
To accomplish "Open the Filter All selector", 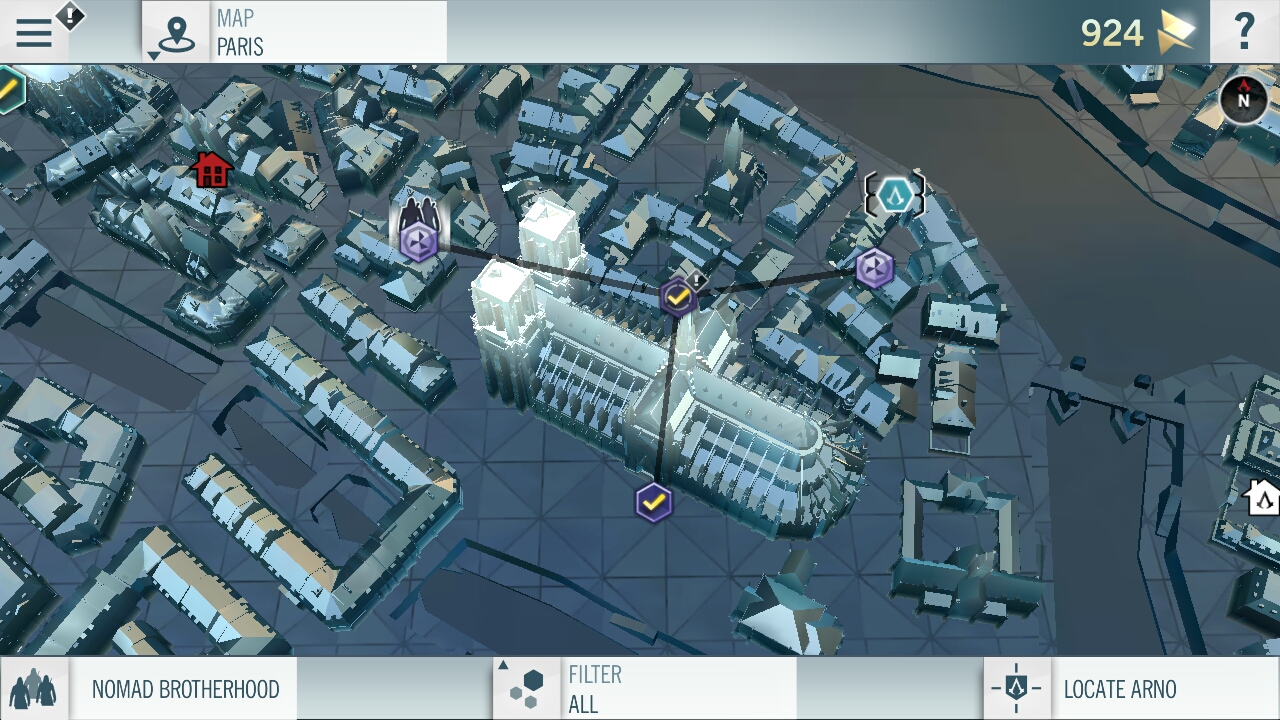I will pos(645,688).
